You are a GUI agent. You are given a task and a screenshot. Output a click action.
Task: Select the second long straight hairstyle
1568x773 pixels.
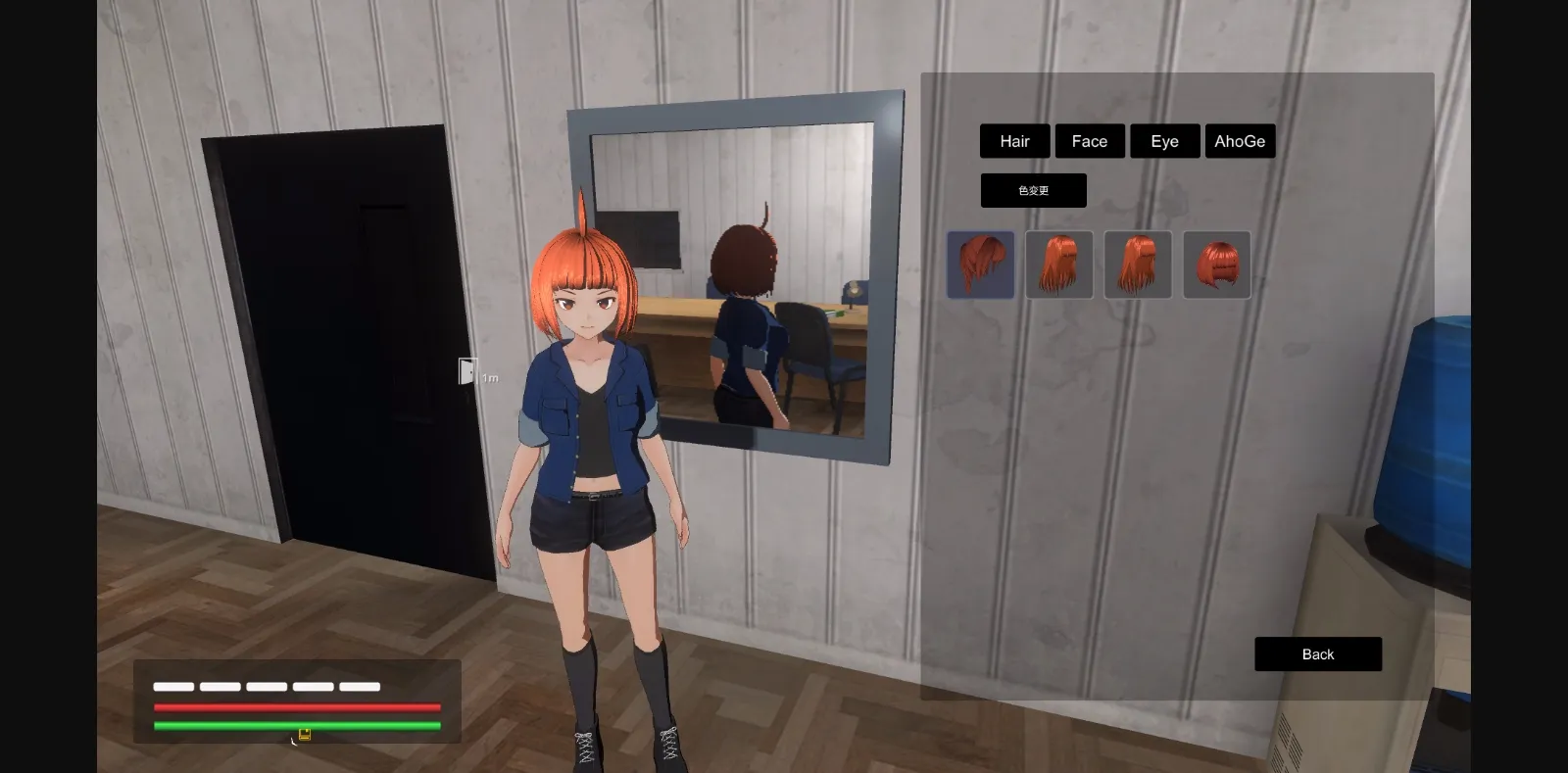(x=1059, y=265)
